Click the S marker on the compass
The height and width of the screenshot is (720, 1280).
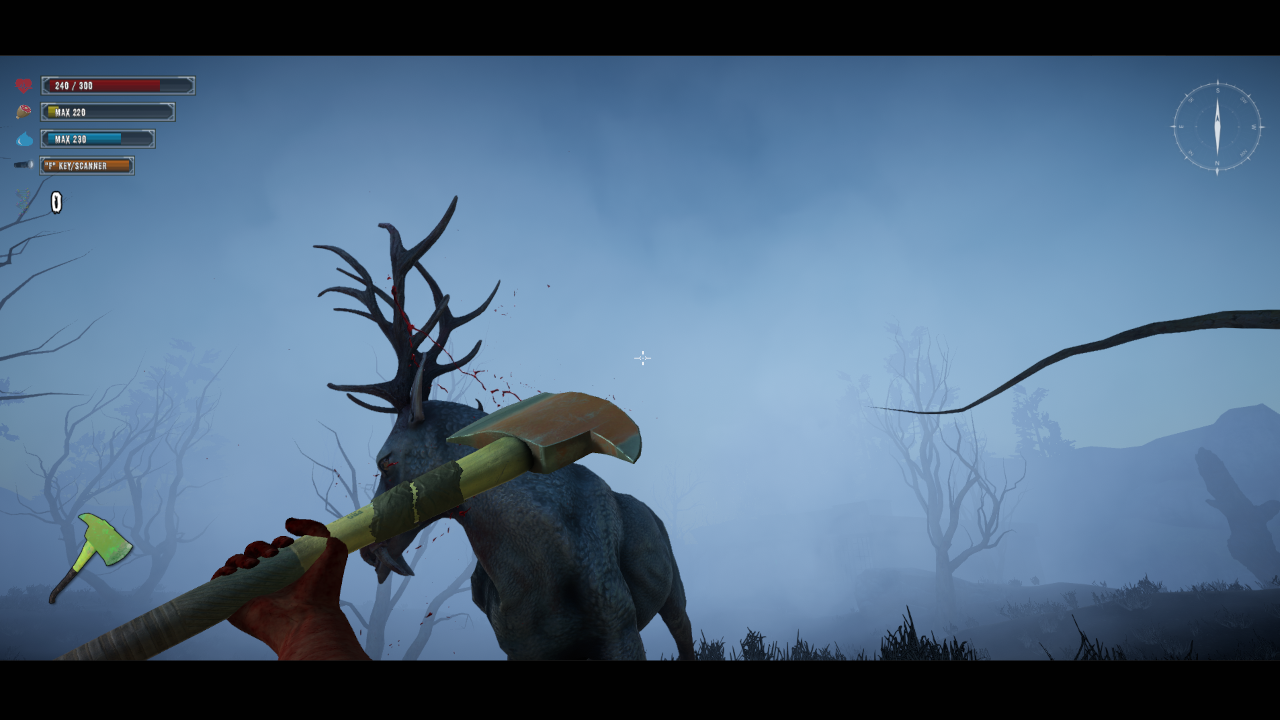click(1218, 90)
